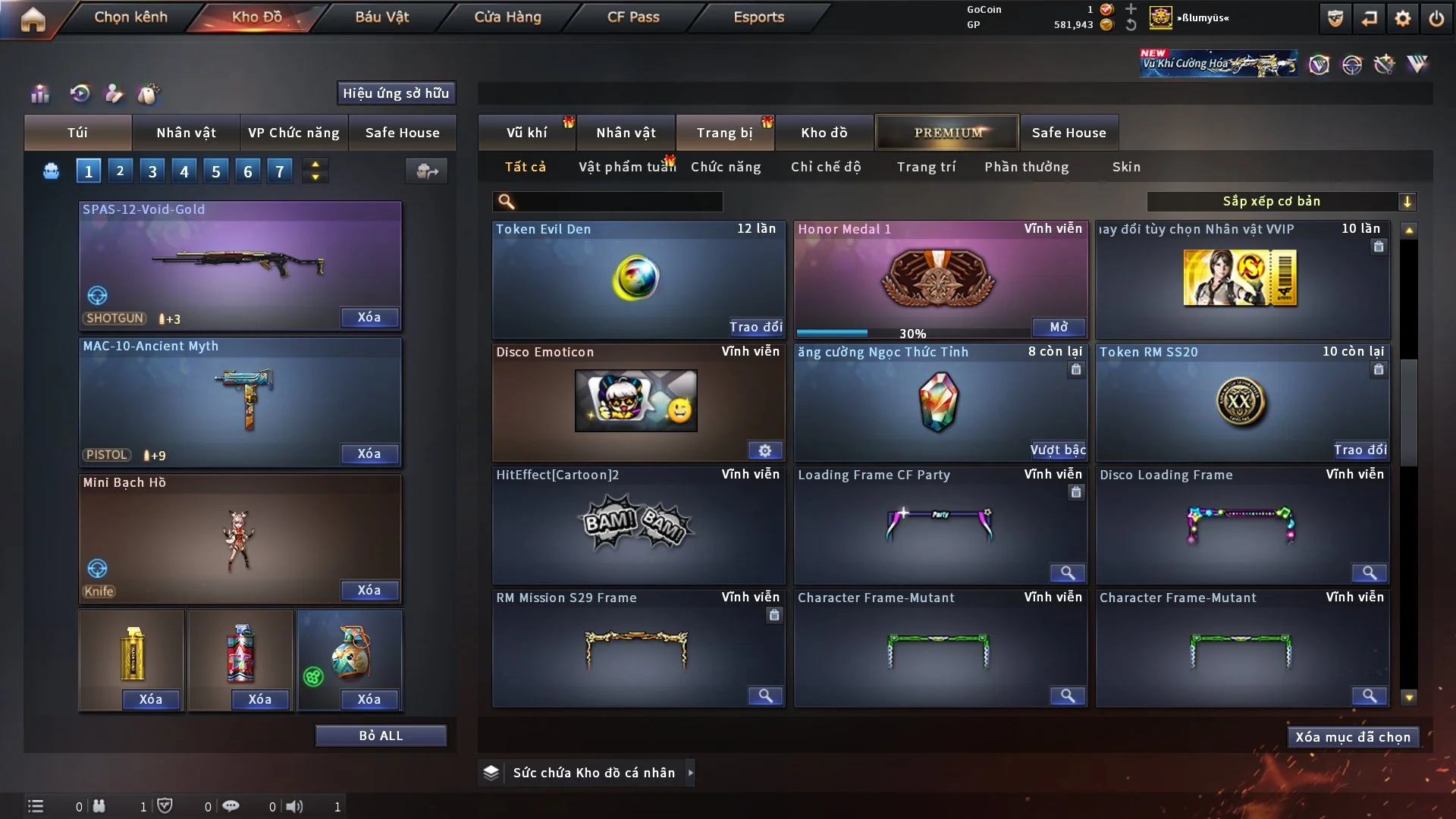The height and width of the screenshot is (819, 1456).
Task: Select the PREMIUM inventory tab
Action: [947, 133]
